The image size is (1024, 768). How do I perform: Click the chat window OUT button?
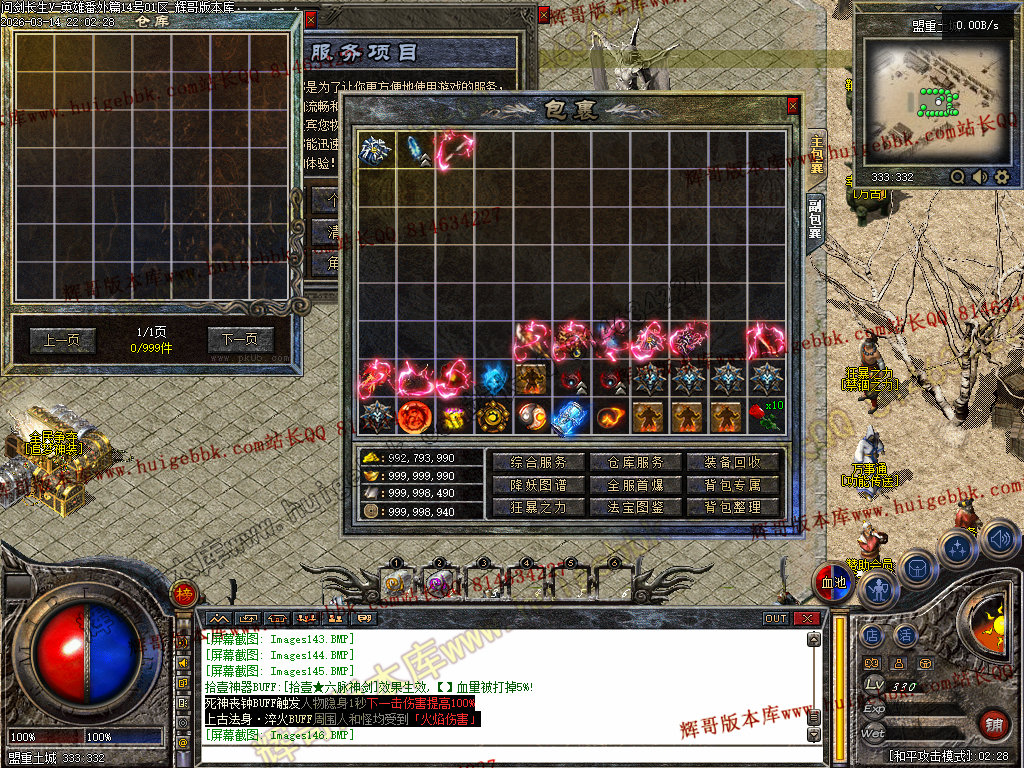pos(776,618)
